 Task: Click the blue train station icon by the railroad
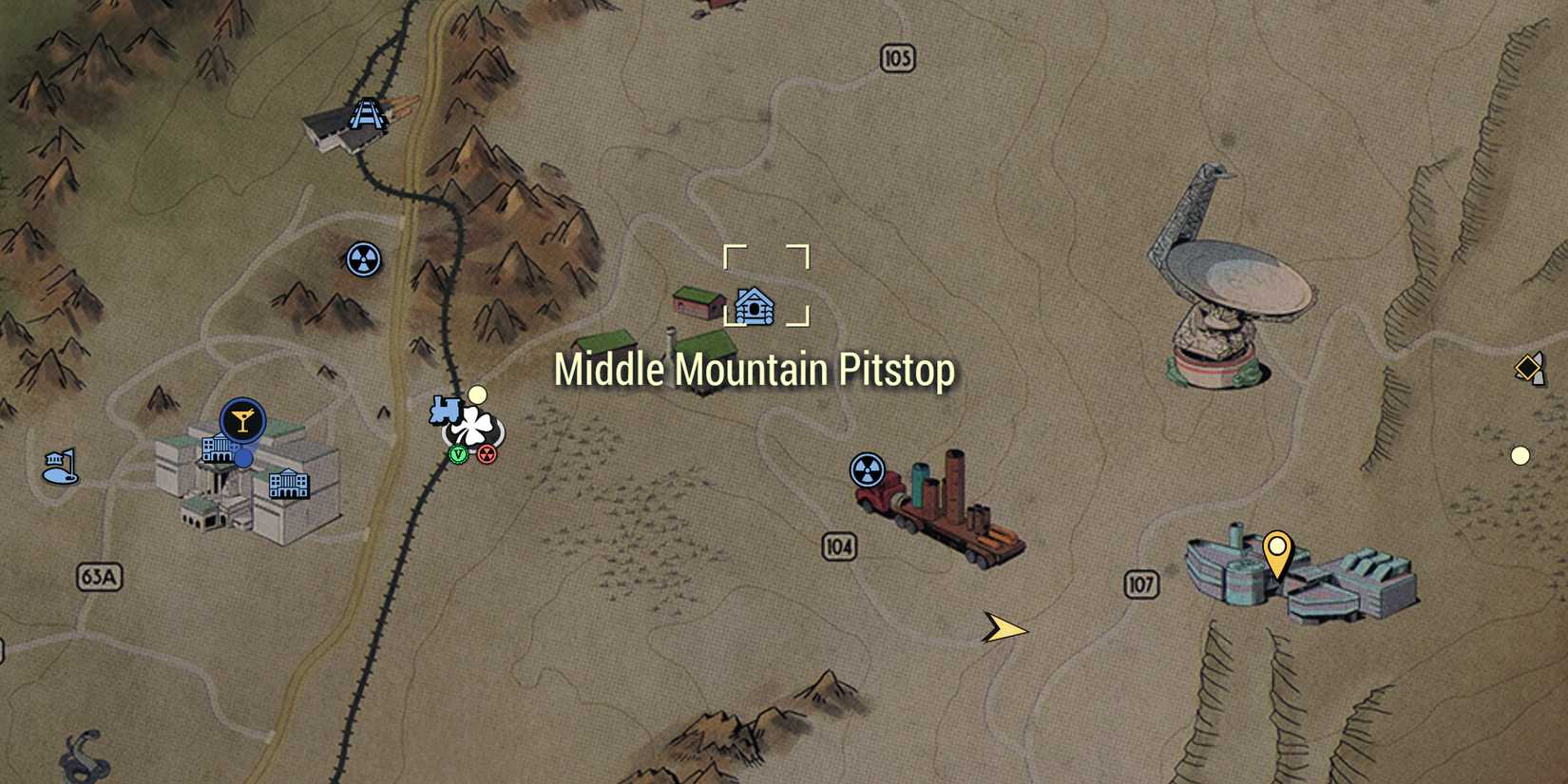[x=447, y=411]
